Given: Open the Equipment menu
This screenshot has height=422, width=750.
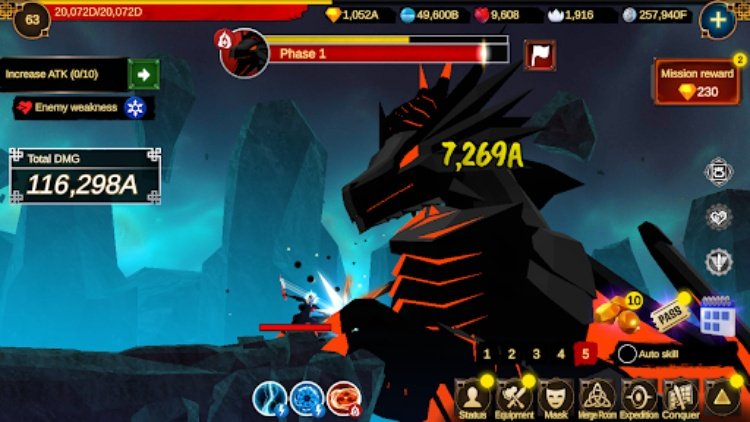Looking at the screenshot, I should [x=515, y=398].
